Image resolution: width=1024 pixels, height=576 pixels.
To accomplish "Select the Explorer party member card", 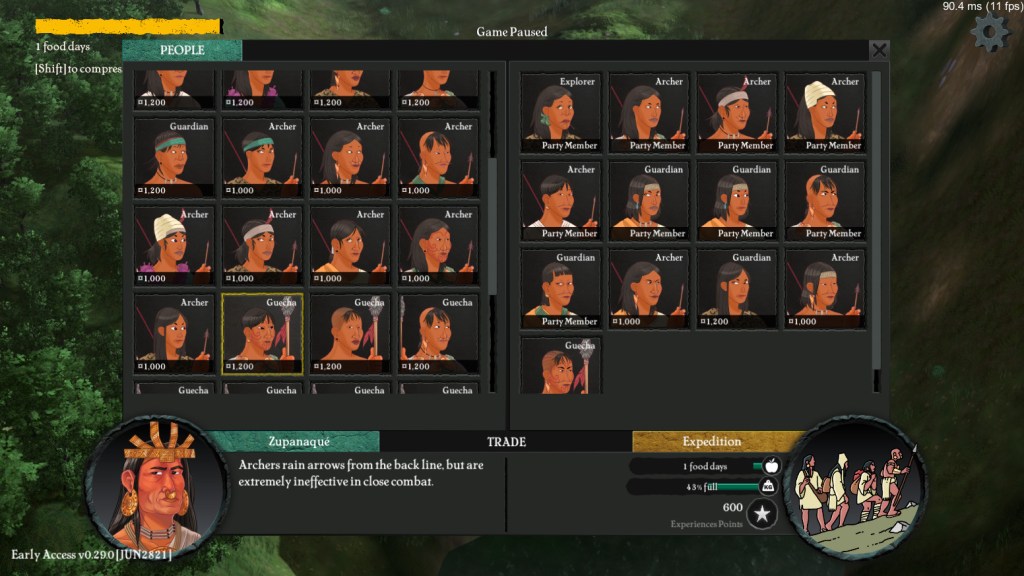I will pos(560,112).
